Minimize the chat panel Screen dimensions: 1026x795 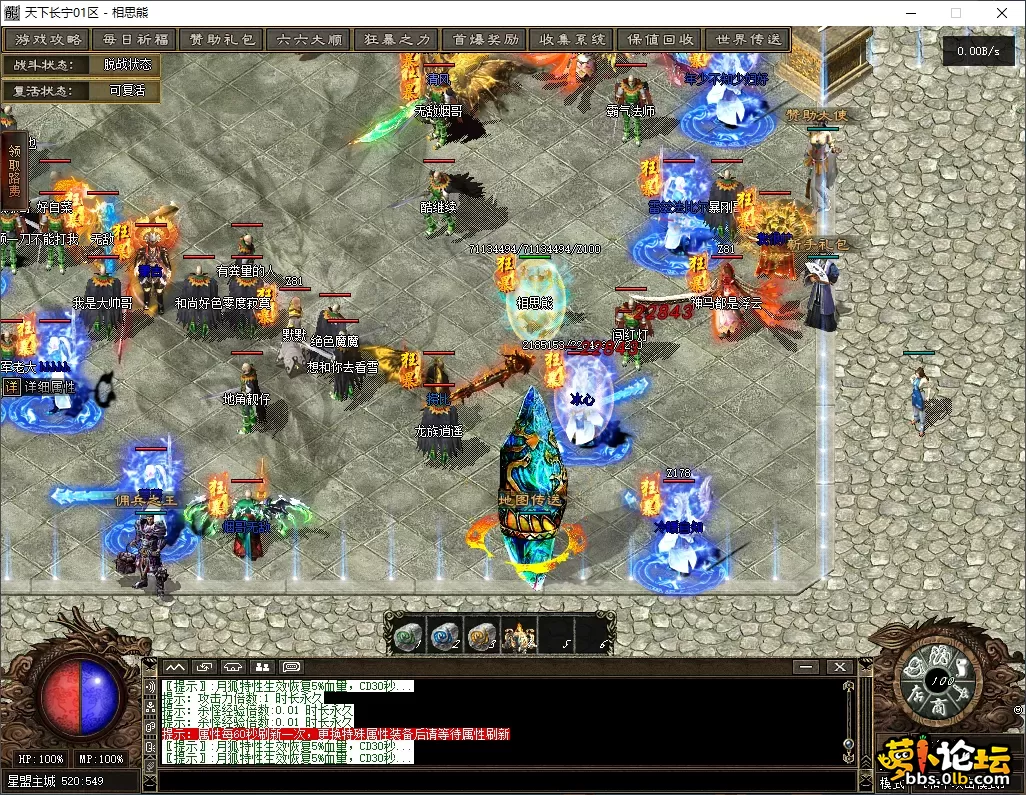(x=805, y=667)
